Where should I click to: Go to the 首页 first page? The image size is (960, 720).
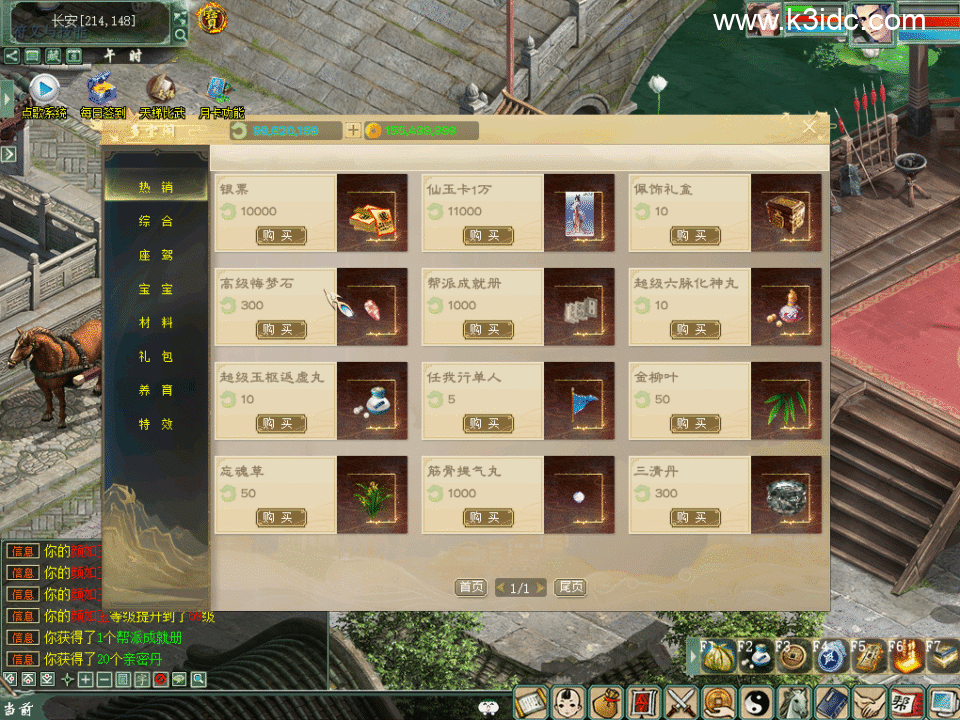click(x=471, y=588)
